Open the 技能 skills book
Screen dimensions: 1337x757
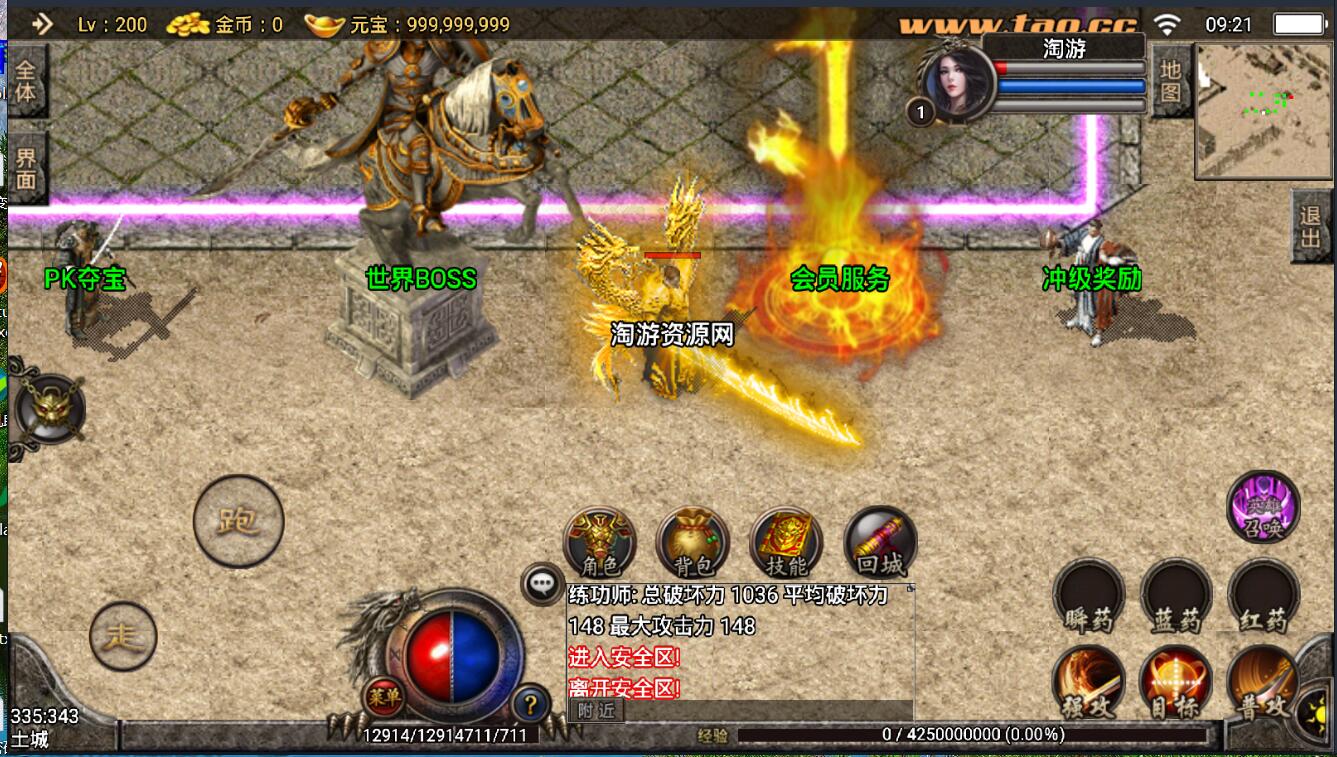point(785,543)
